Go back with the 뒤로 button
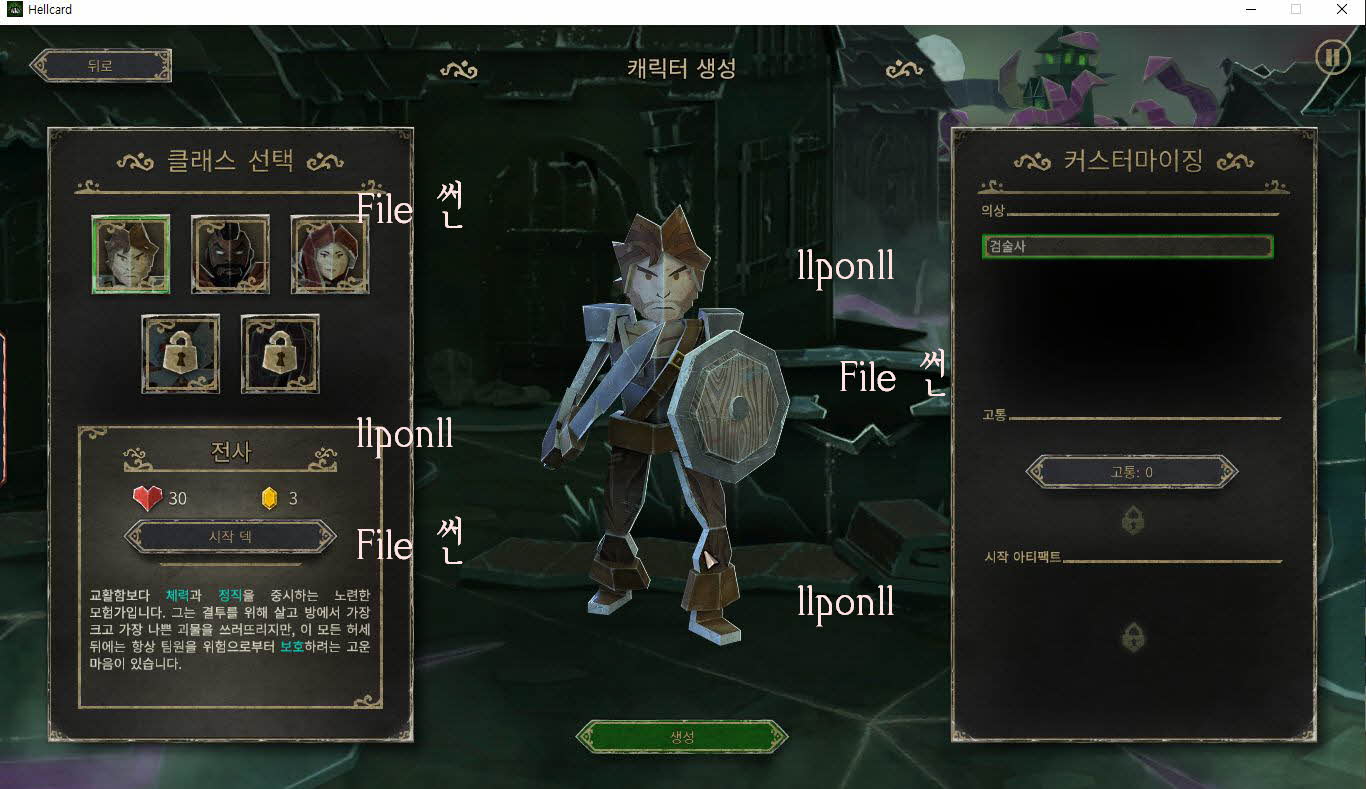 pyautogui.click(x=100, y=66)
